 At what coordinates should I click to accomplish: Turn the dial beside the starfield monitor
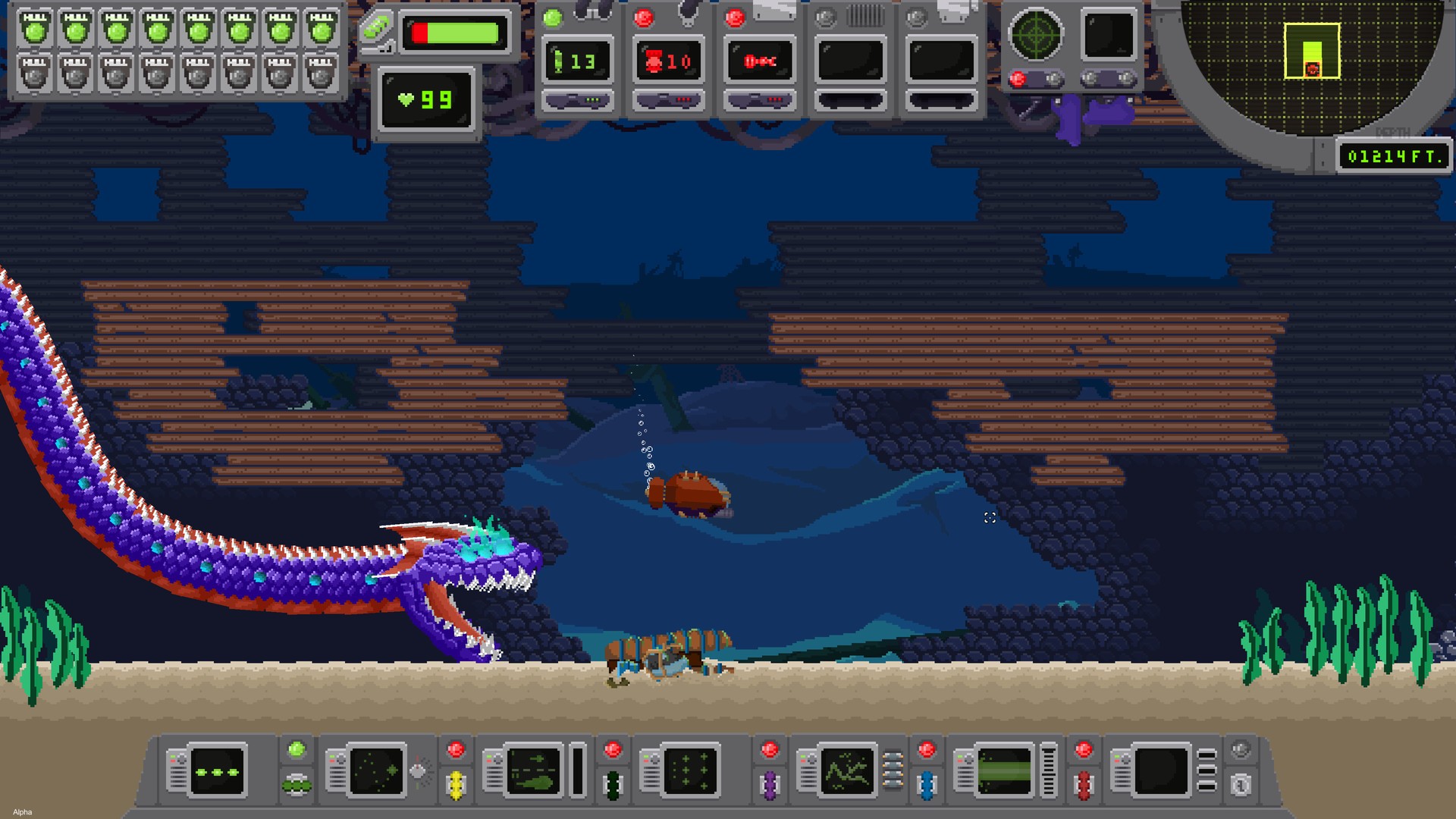[x=418, y=771]
